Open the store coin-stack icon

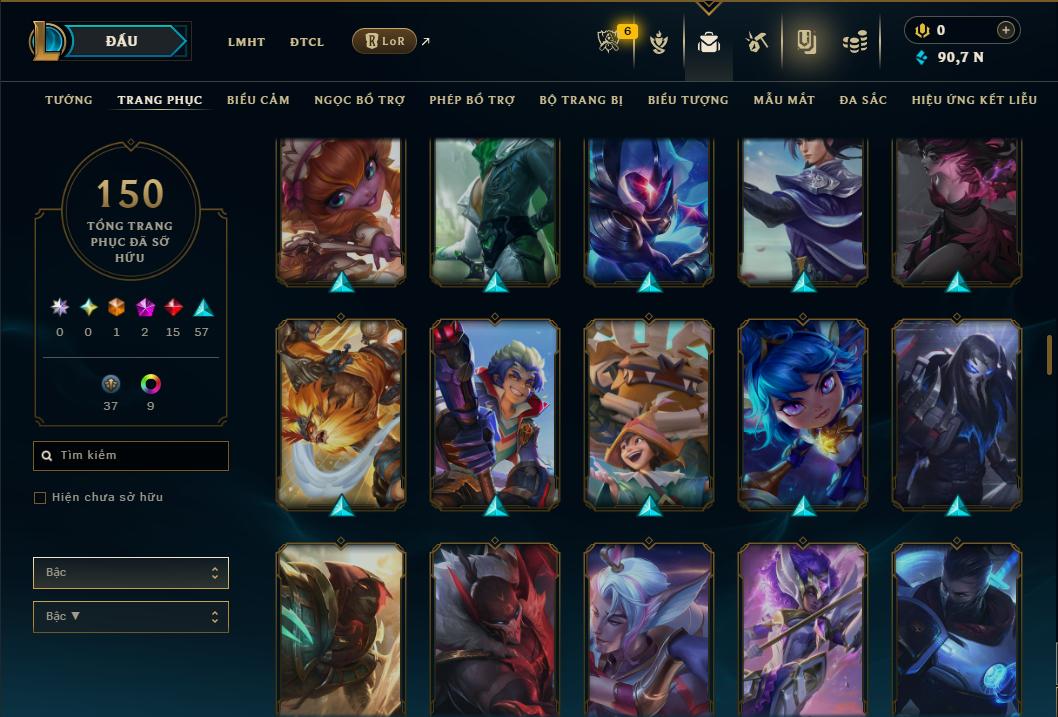855,42
